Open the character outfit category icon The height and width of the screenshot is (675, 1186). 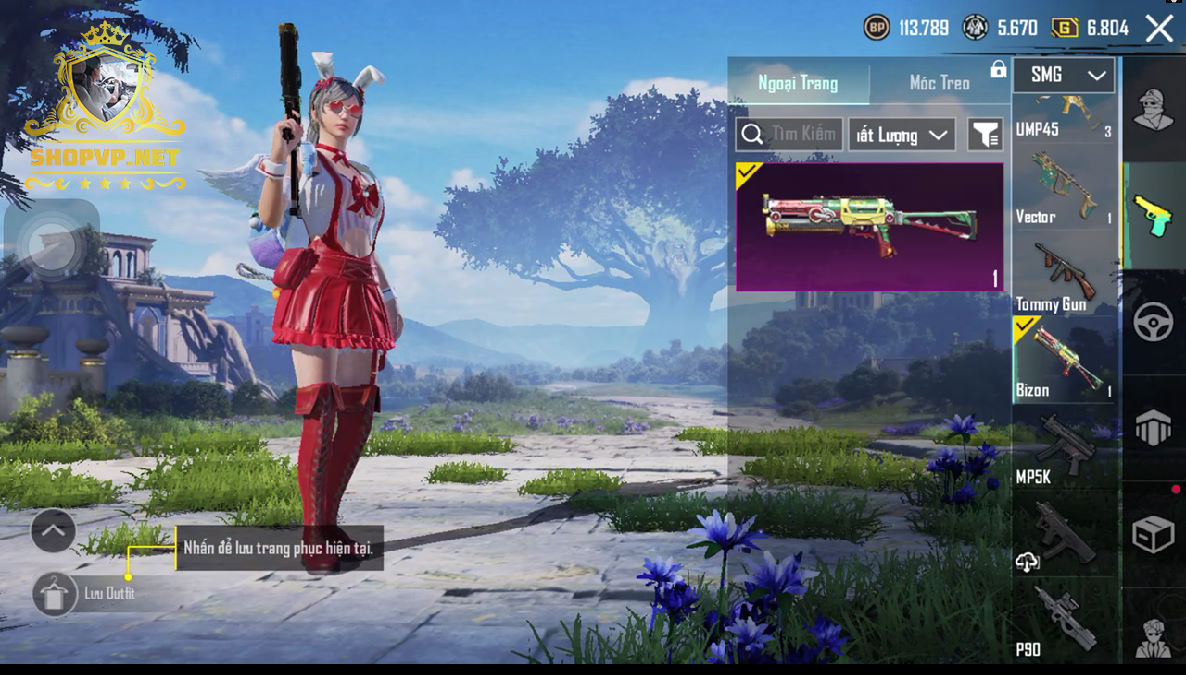click(1153, 108)
